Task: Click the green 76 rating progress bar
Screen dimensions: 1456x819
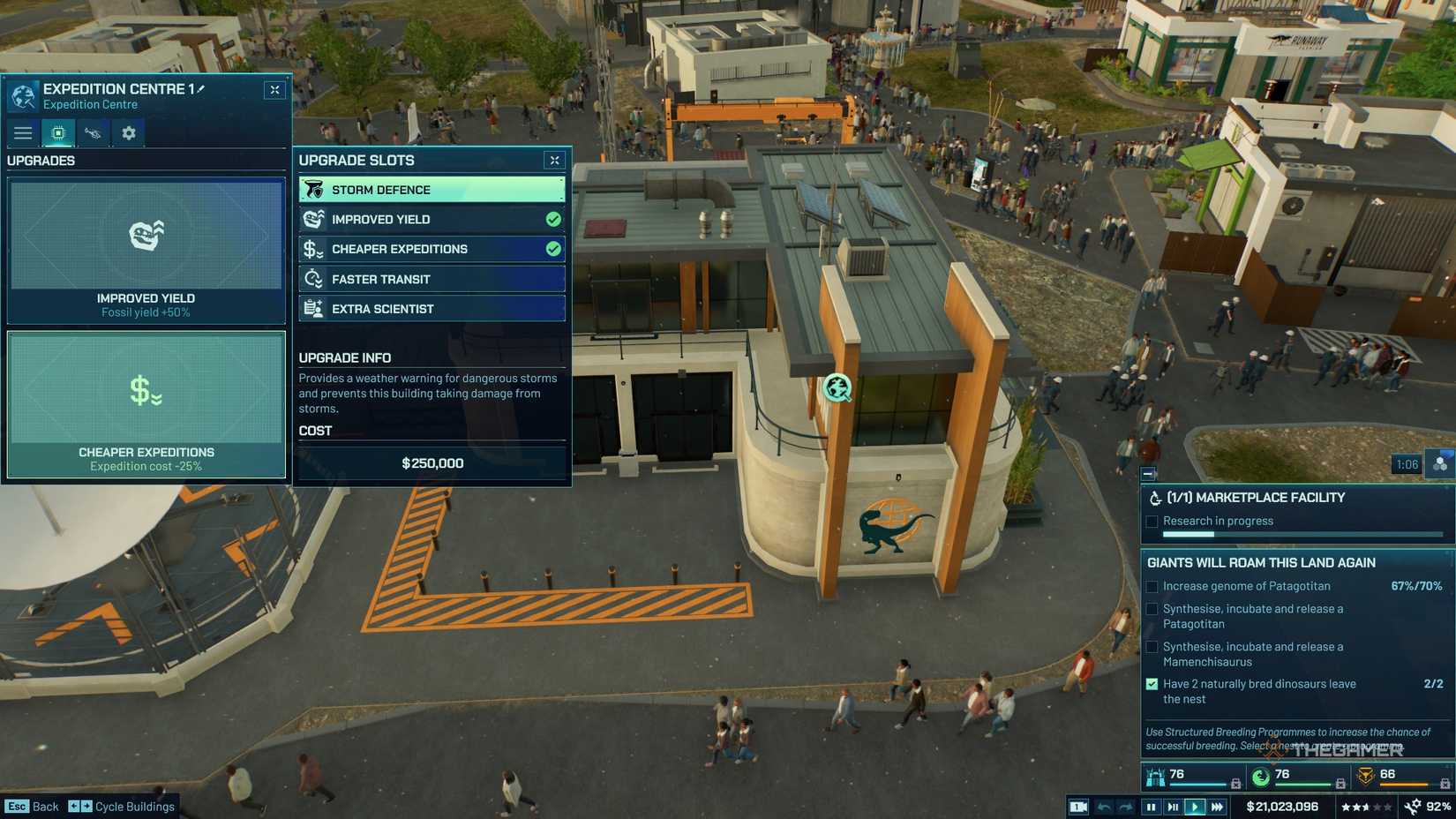Action: 1304,783
